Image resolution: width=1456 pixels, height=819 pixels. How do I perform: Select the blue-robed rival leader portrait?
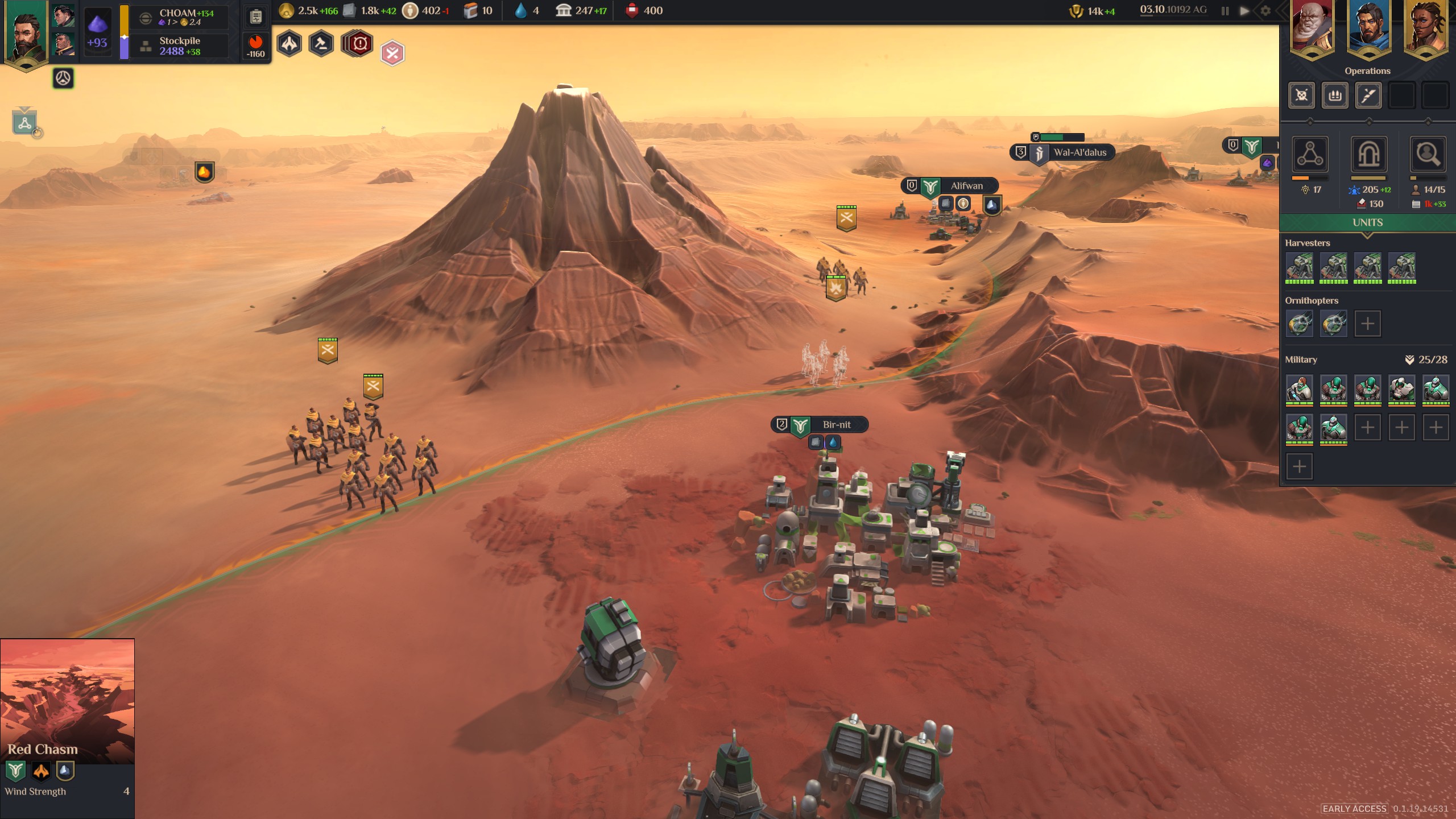point(1368,28)
